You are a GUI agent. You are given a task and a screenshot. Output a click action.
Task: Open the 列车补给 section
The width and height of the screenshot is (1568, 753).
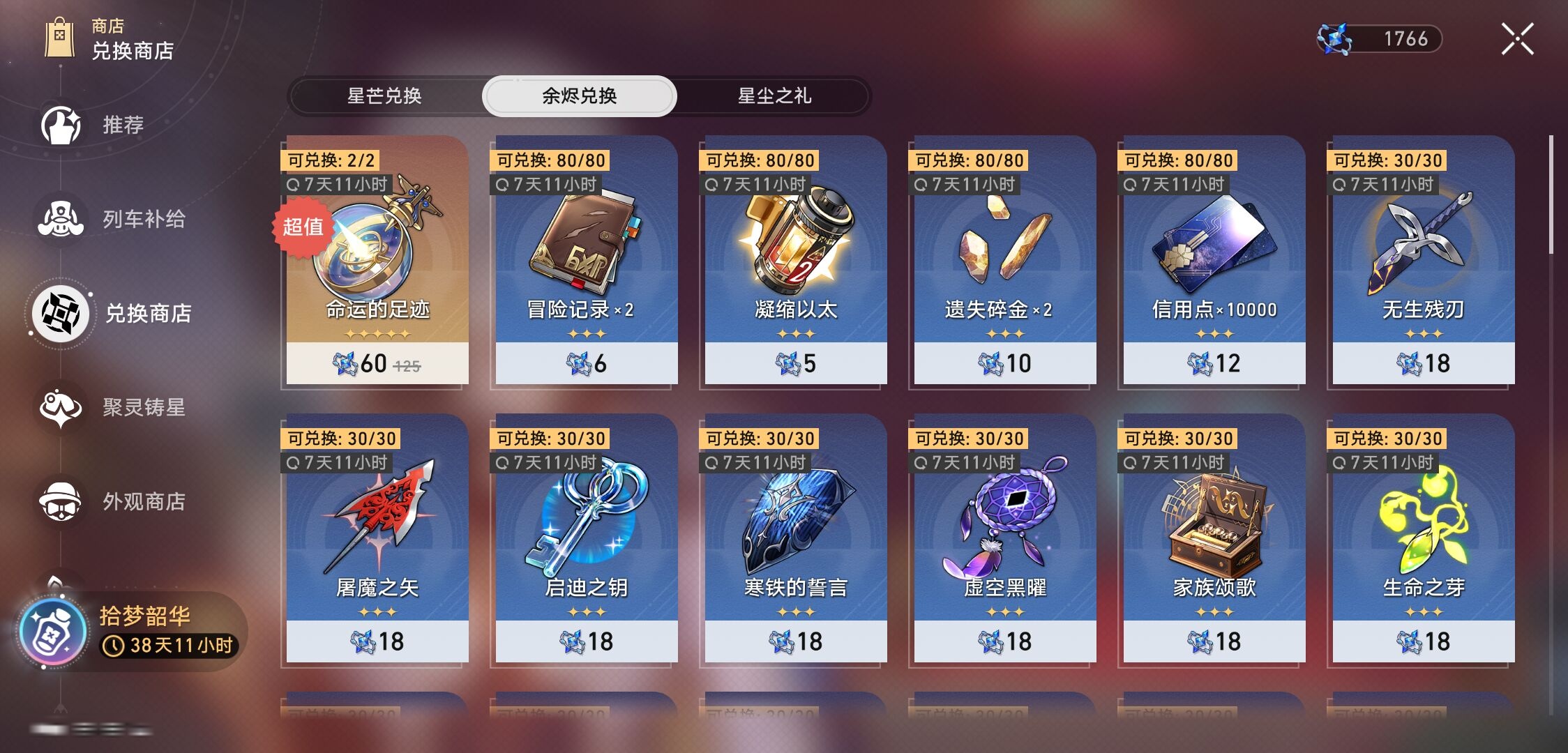tap(61, 220)
